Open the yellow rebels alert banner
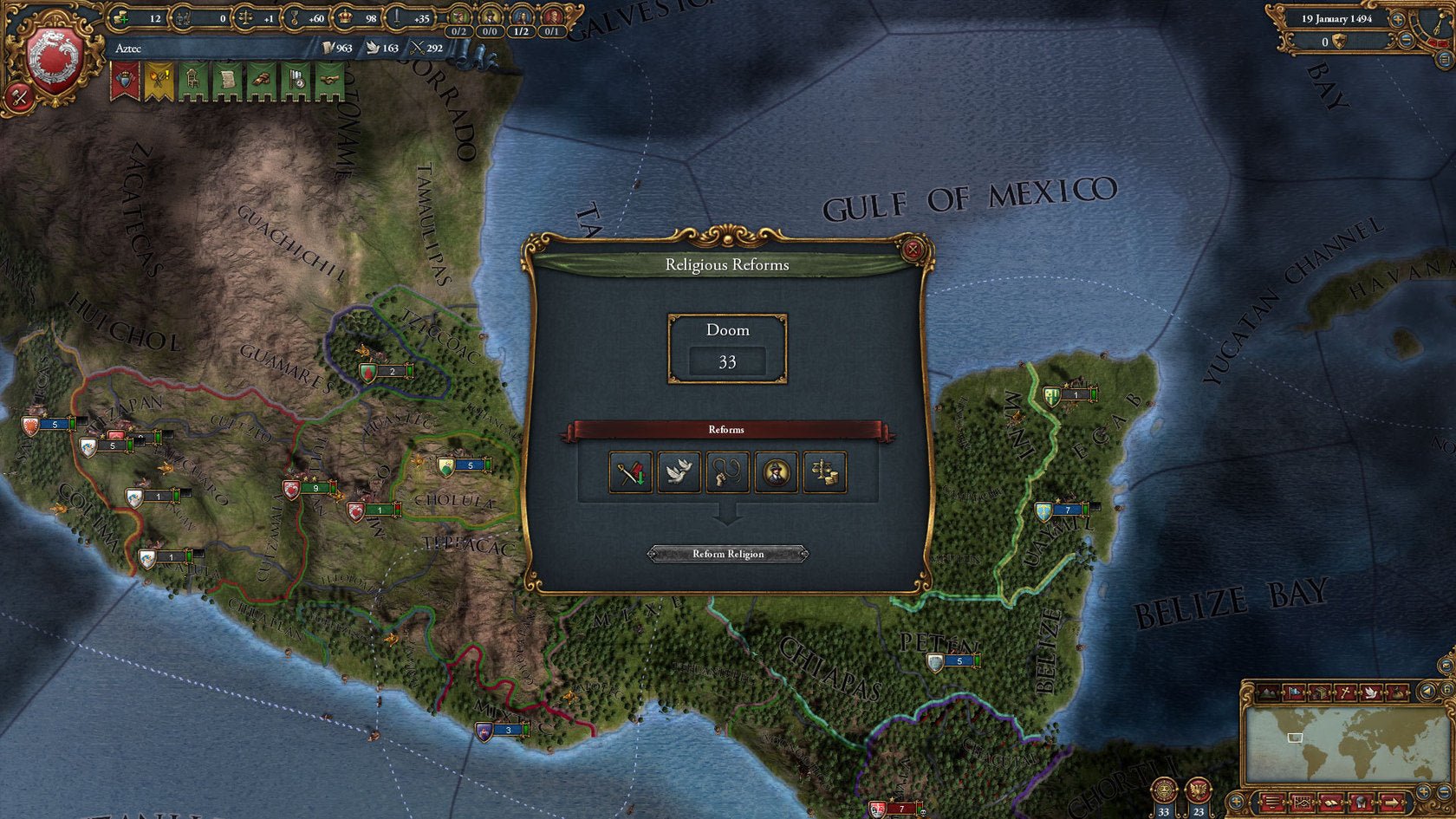Viewport: 1456px width, 819px height. [x=159, y=81]
